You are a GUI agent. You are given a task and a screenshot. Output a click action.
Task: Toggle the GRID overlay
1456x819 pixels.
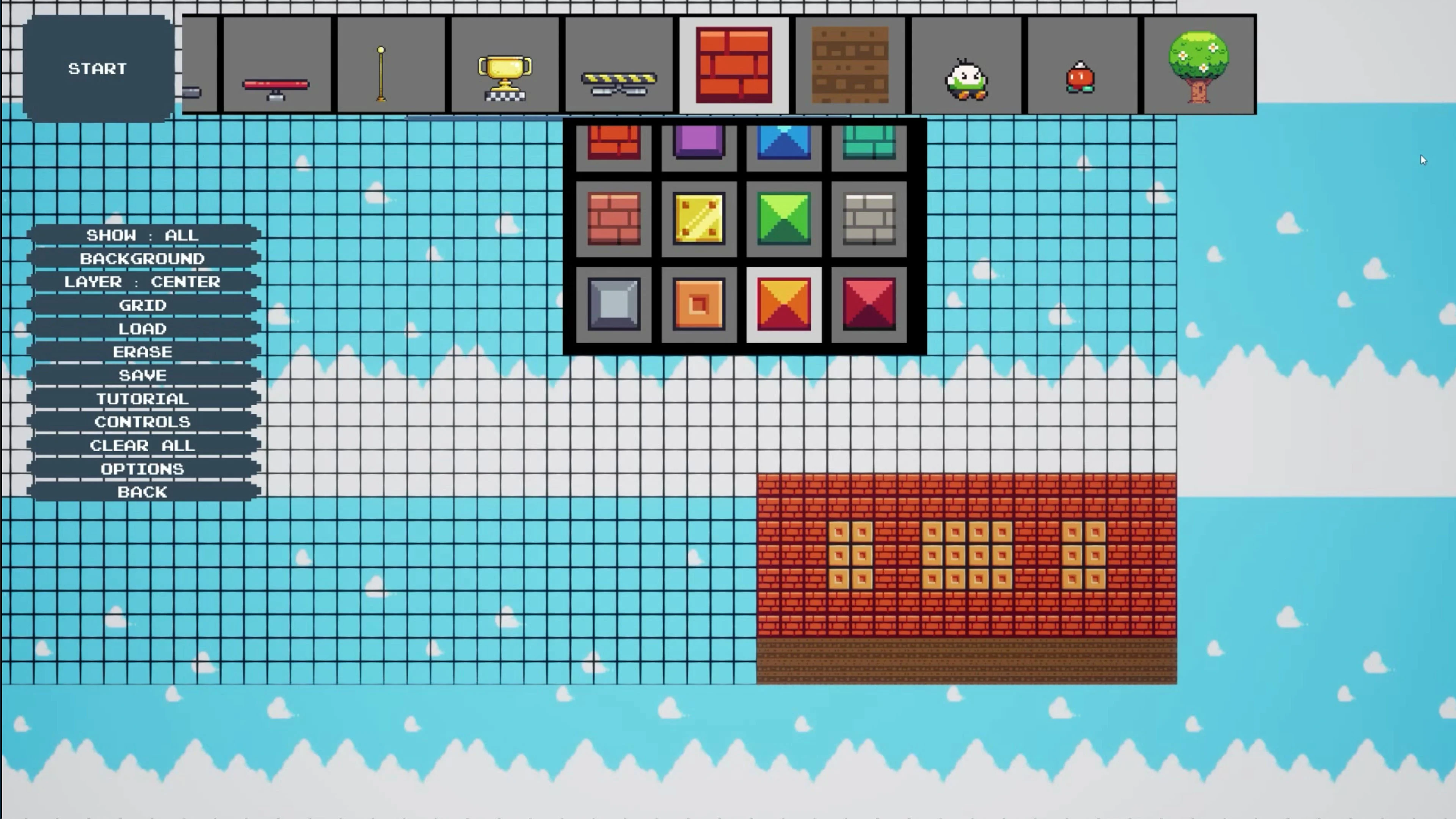[143, 305]
